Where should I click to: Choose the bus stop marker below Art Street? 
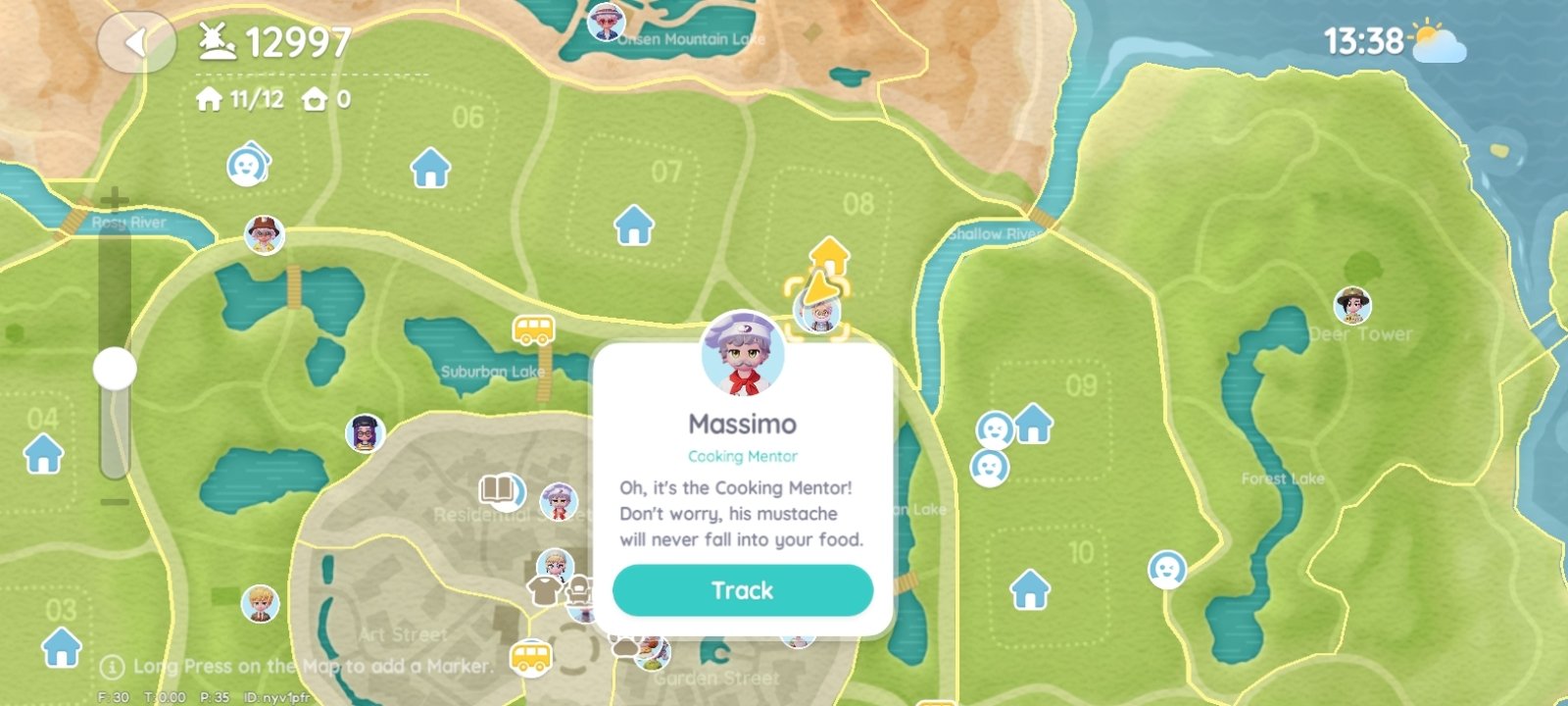tap(530, 655)
